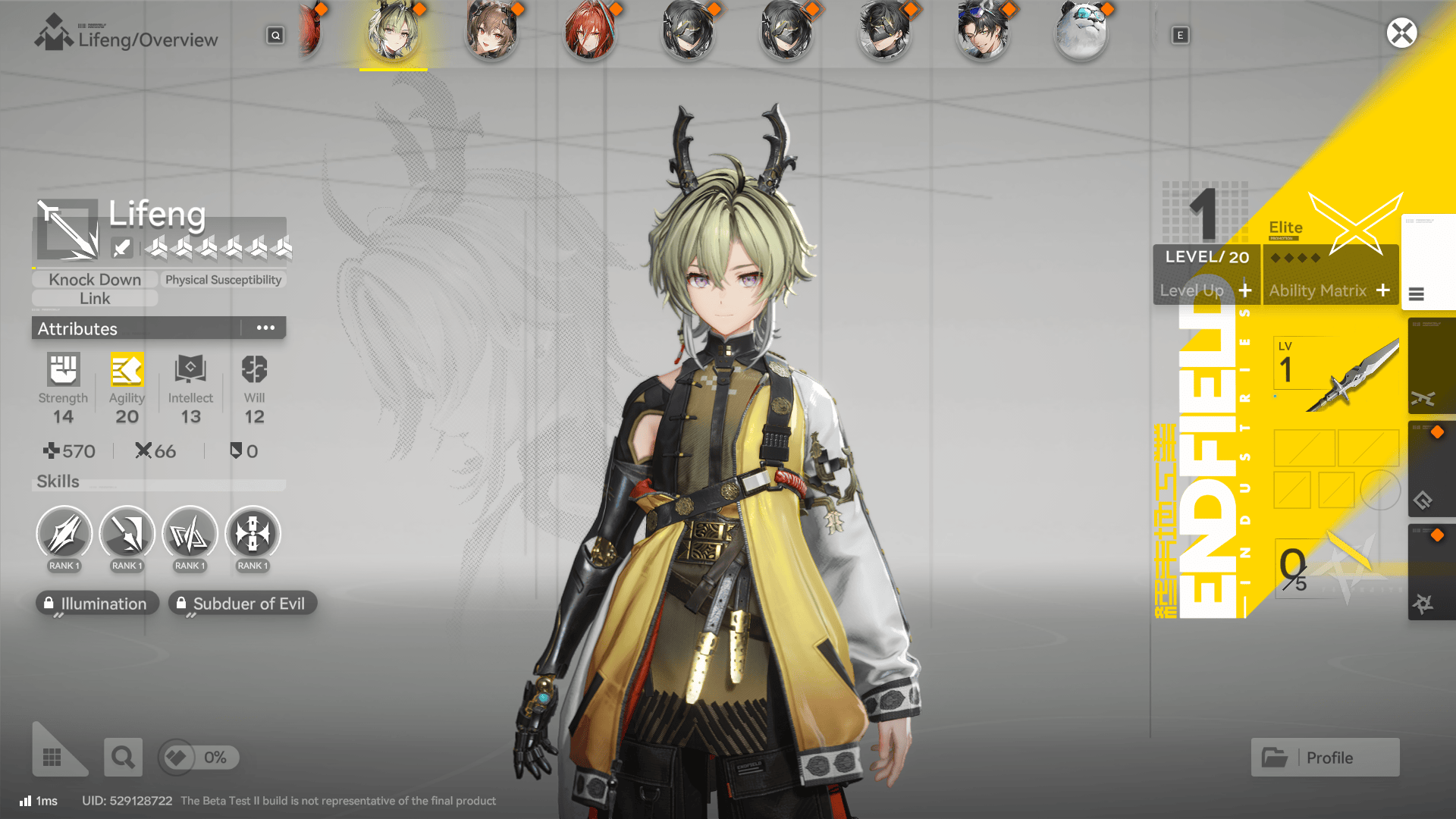Open the hamburger menu on the right panel card
This screenshot has height=819, width=1456.
1418,296
